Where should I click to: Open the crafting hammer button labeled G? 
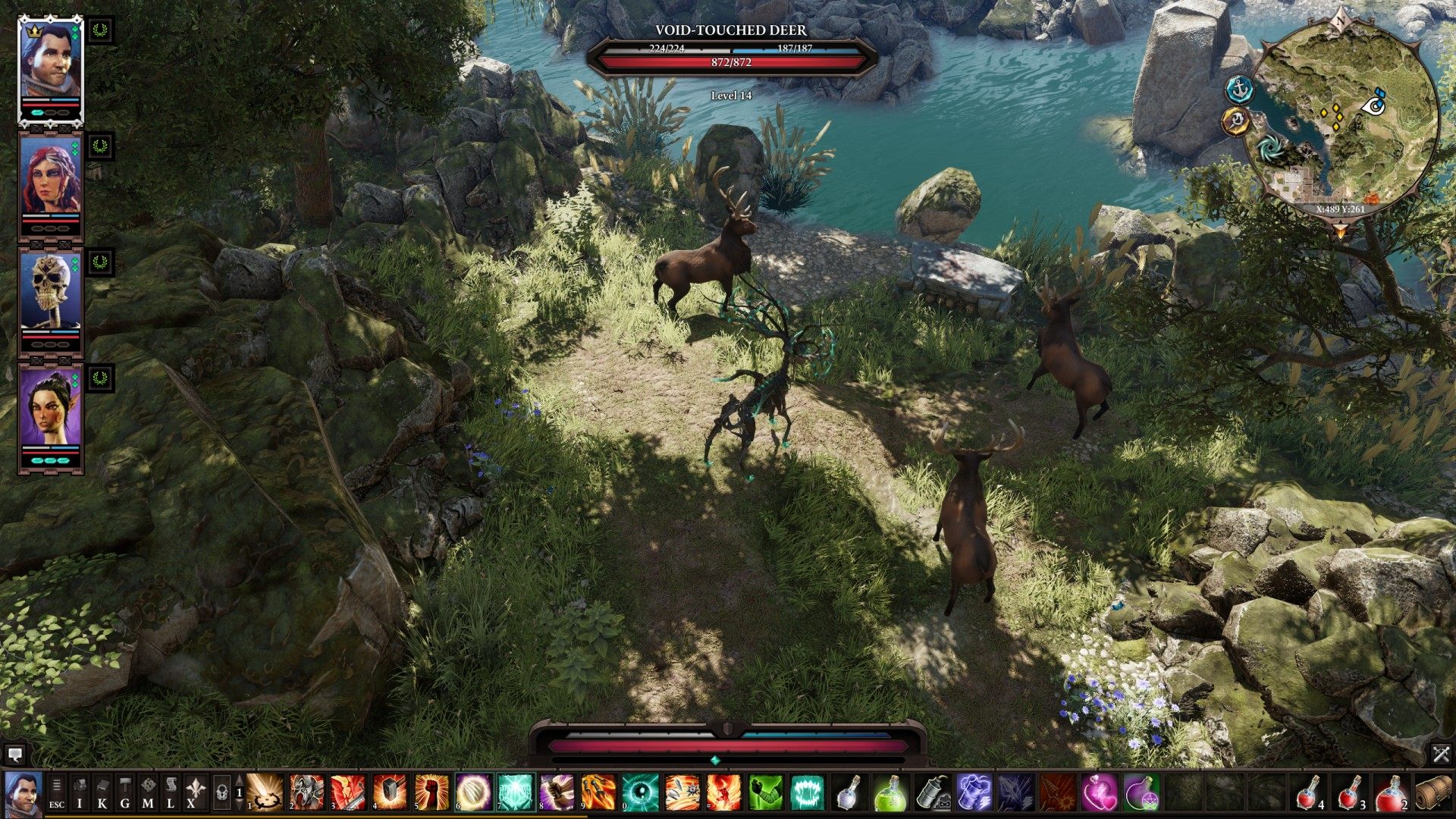tap(125, 792)
